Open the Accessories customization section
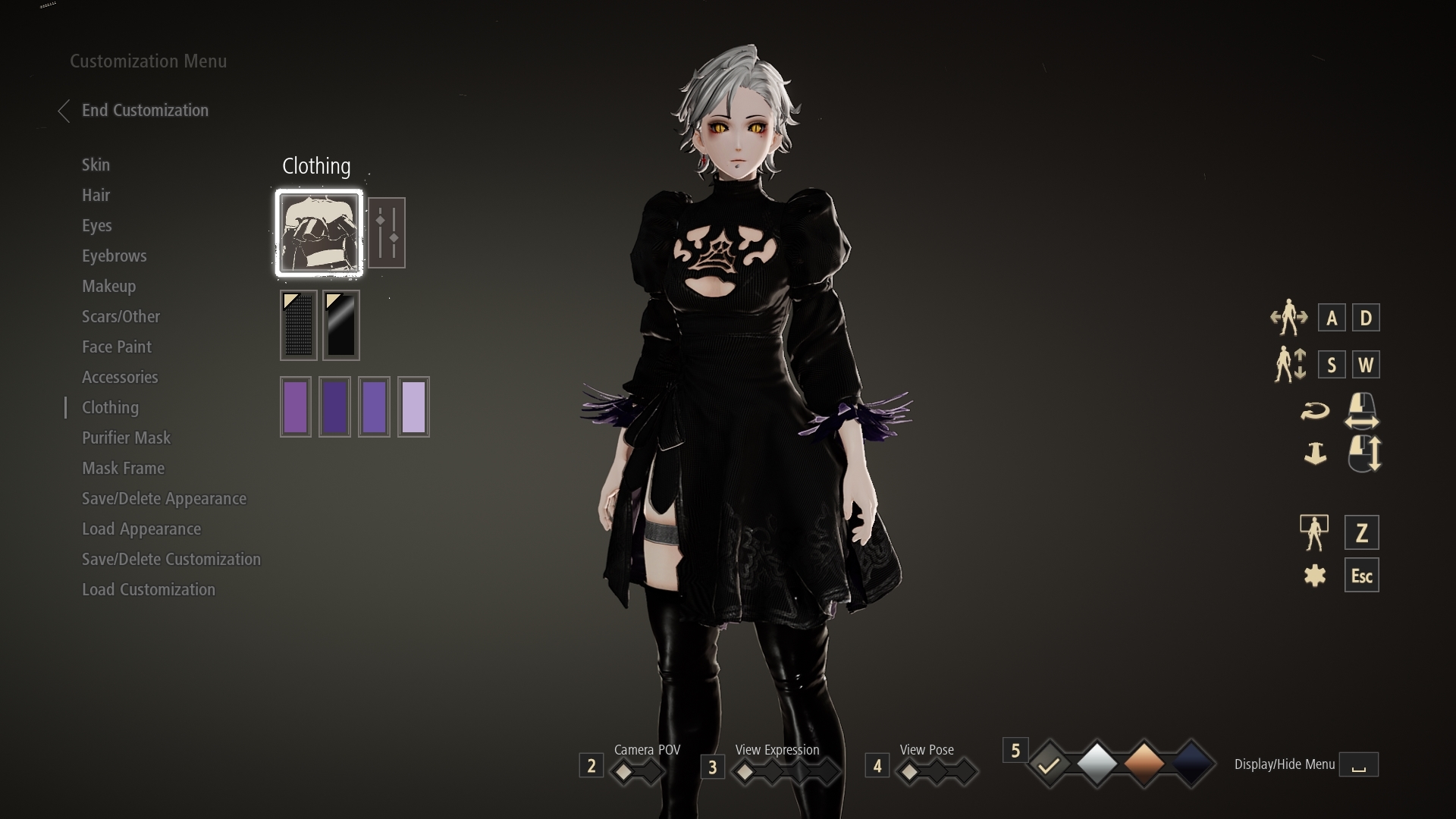This screenshot has width=1456, height=819. click(x=120, y=377)
